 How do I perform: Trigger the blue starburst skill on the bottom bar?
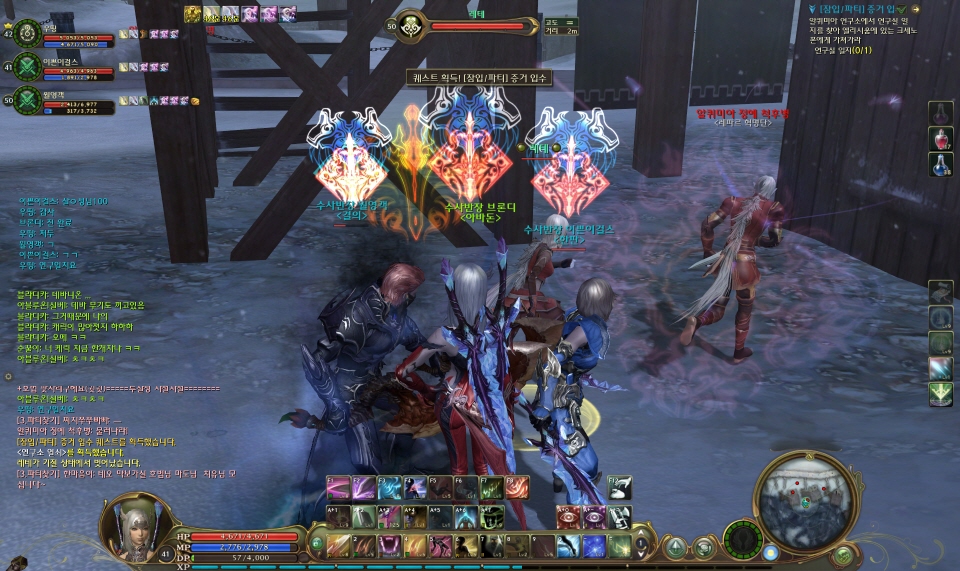[594, 546]
